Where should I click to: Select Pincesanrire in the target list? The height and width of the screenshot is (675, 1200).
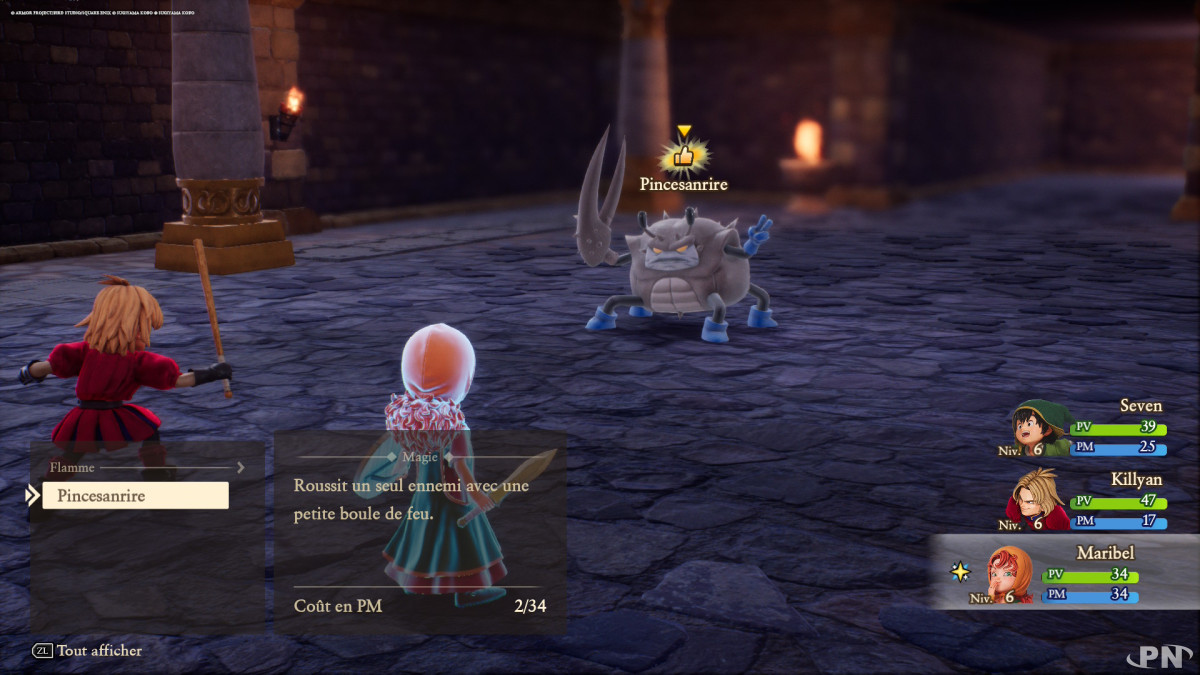135,496
